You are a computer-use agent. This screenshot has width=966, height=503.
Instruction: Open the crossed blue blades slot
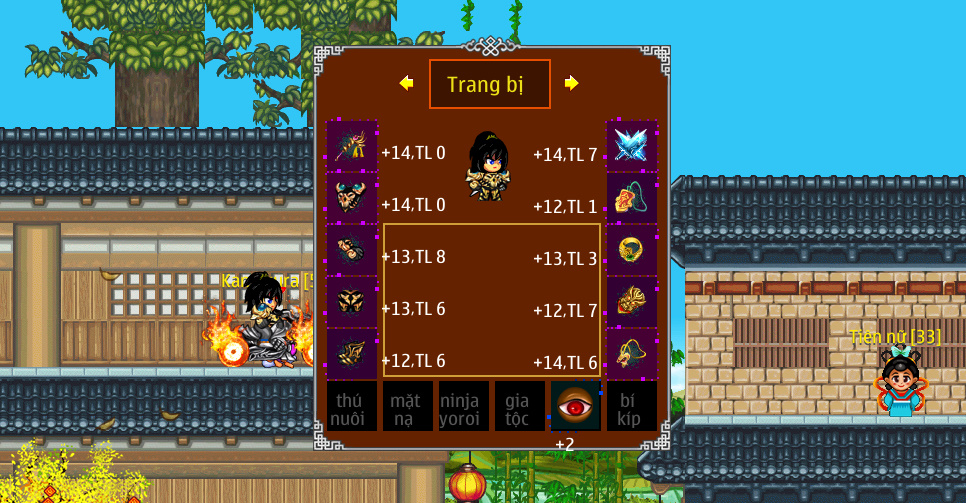coord(632,146)
